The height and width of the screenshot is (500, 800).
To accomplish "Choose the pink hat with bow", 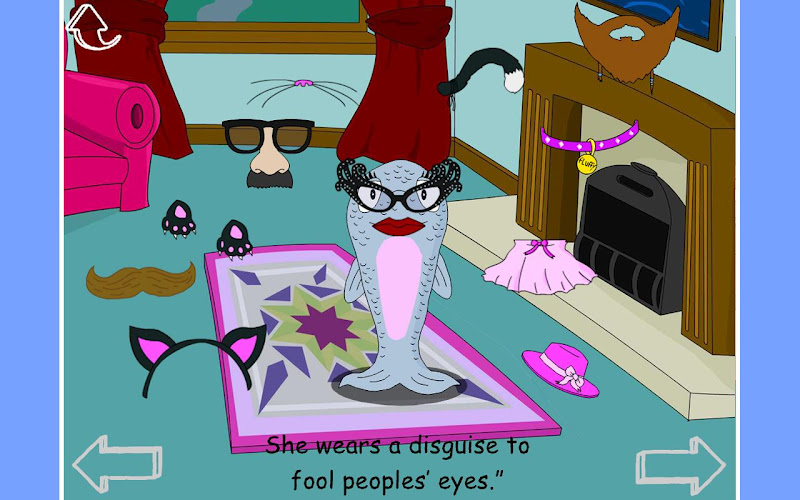I will pyautogui.click(x=562, y=369).
